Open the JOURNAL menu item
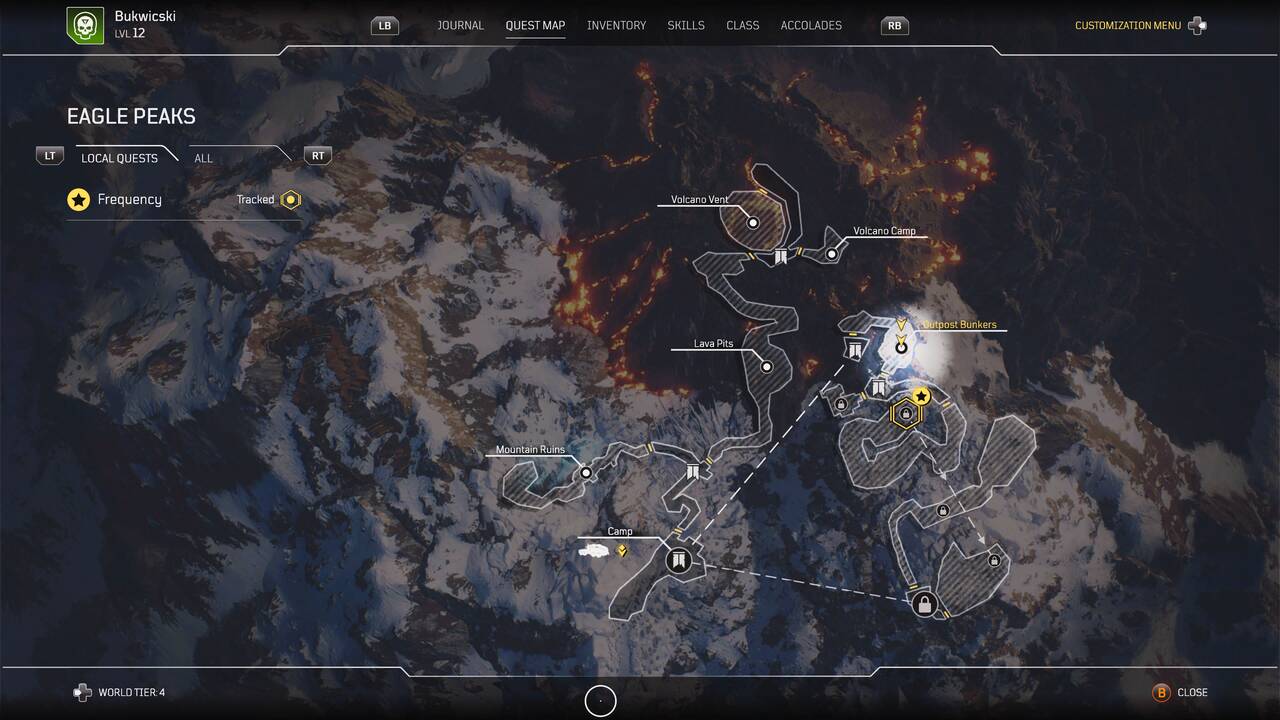The height and width of the screenshot is (720, 1280). coord(460,25)
